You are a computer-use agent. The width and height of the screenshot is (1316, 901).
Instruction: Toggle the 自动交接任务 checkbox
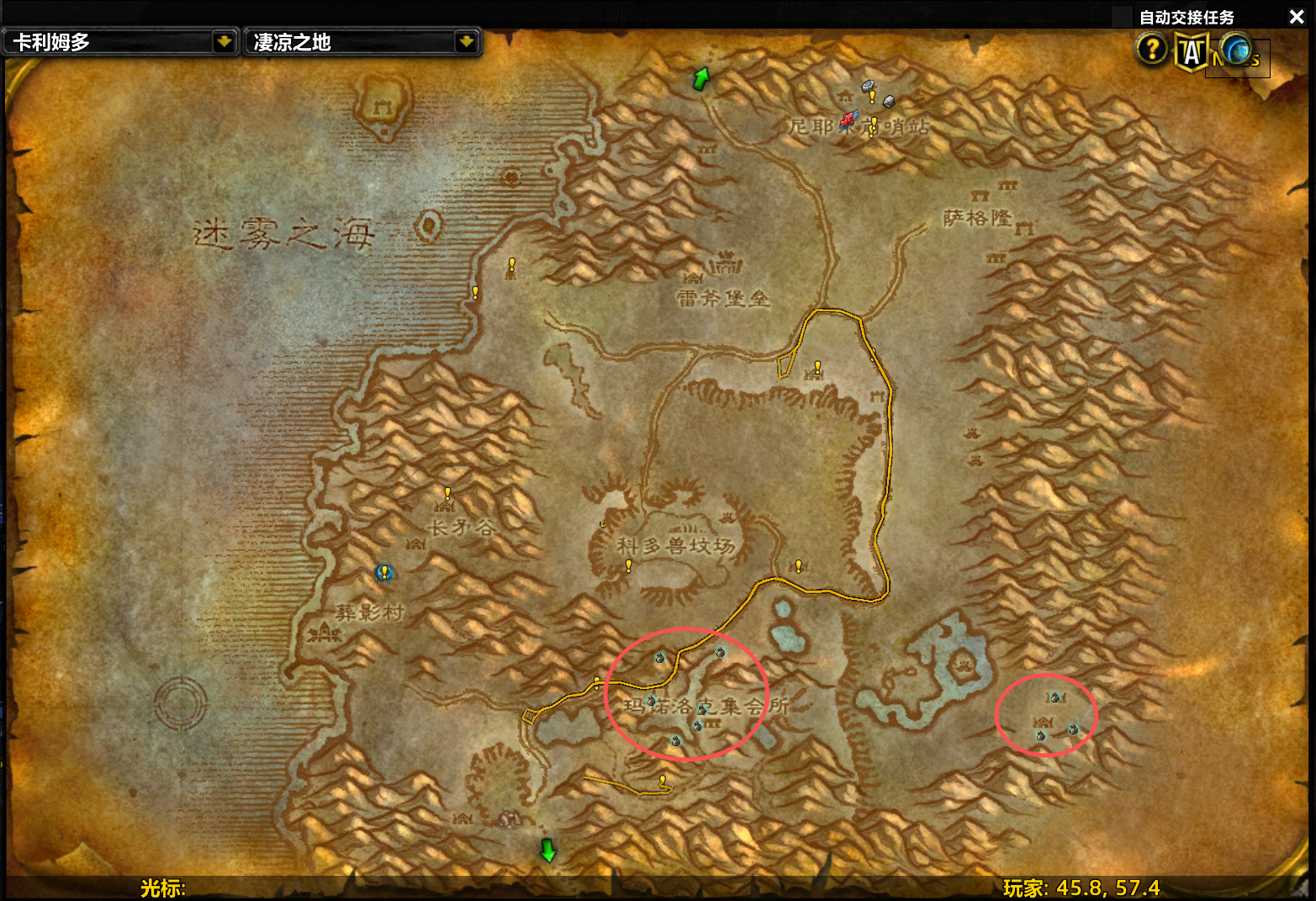1122,17
